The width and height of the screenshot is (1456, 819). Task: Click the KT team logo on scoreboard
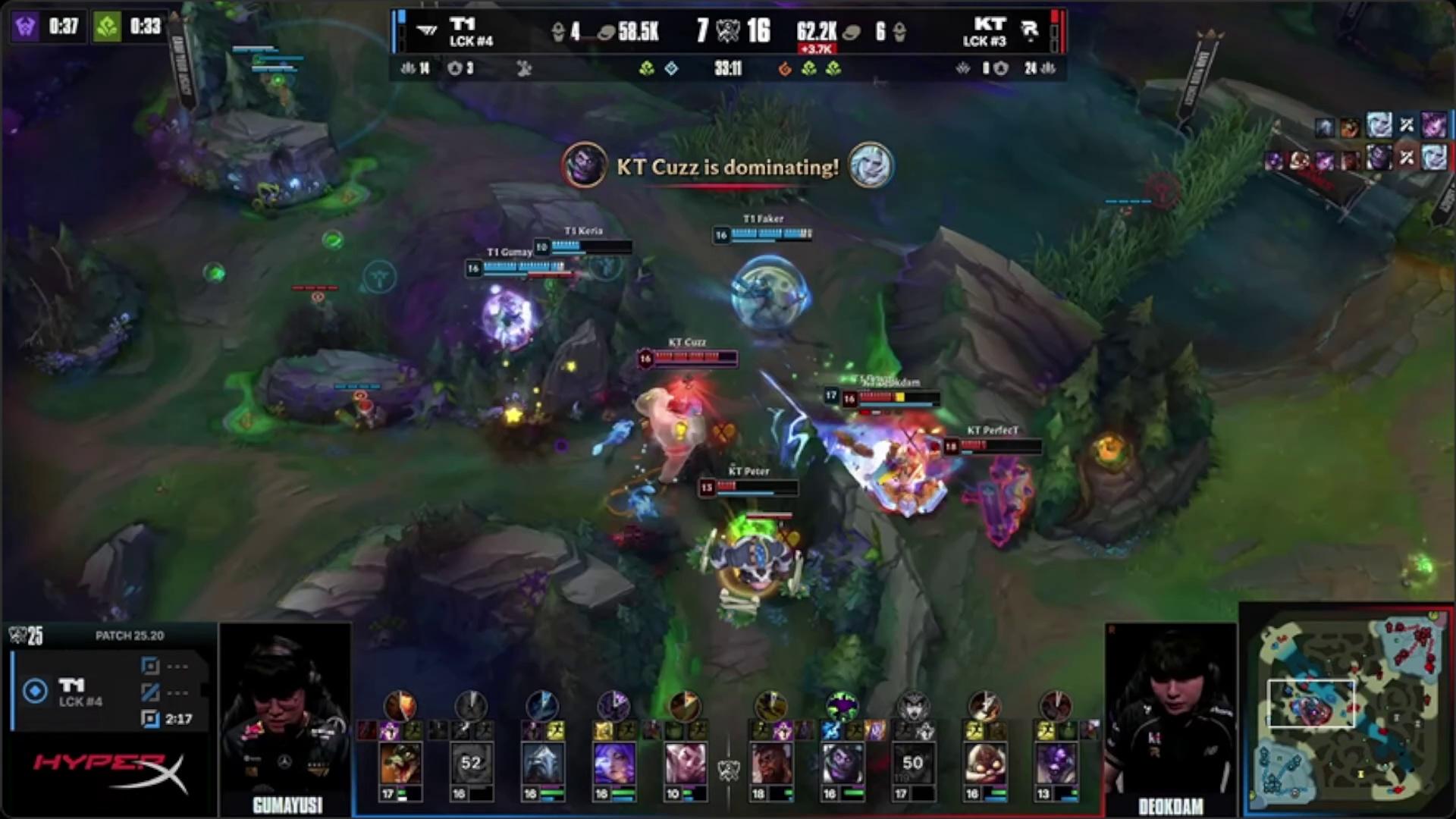[1029, 31]
